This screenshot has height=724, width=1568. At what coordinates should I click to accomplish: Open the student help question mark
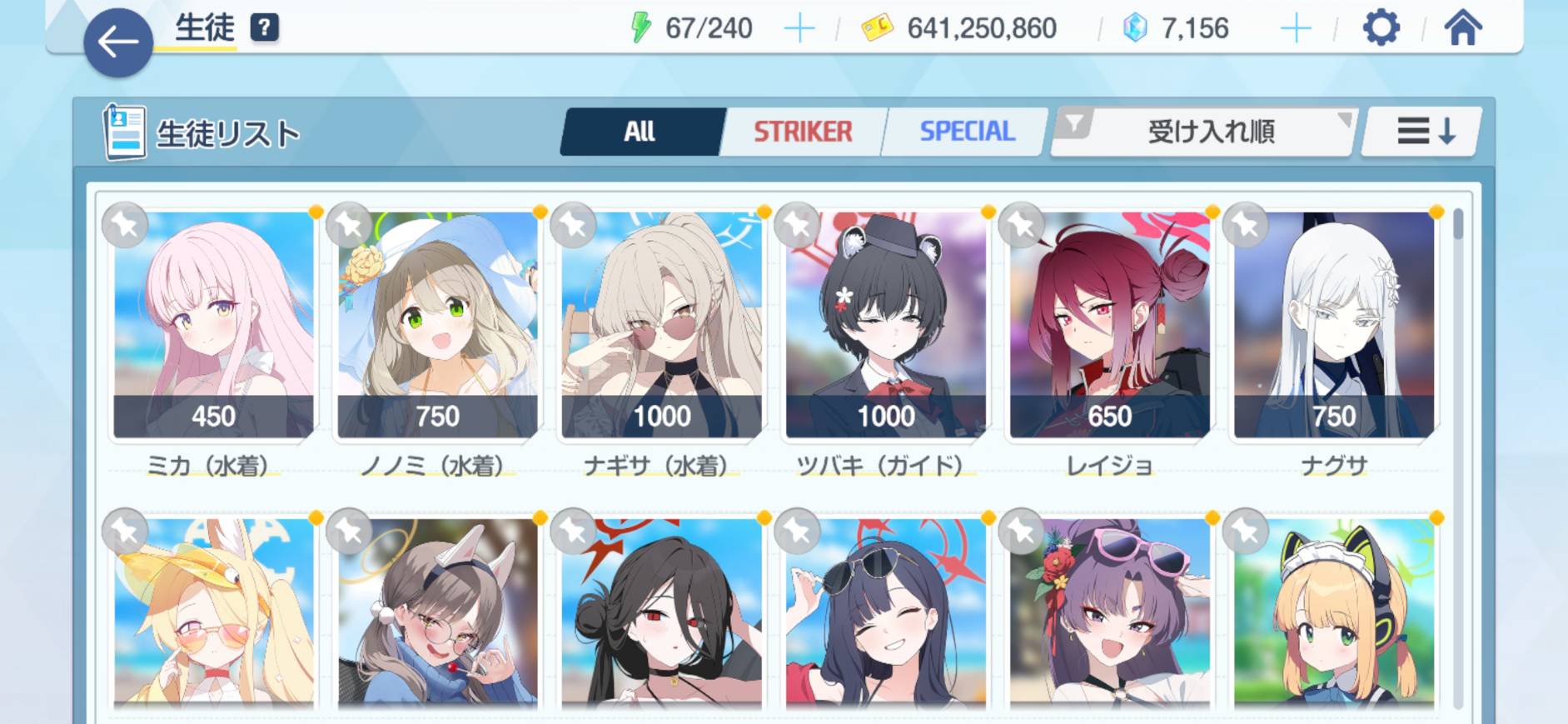click(x=264, y=27)
